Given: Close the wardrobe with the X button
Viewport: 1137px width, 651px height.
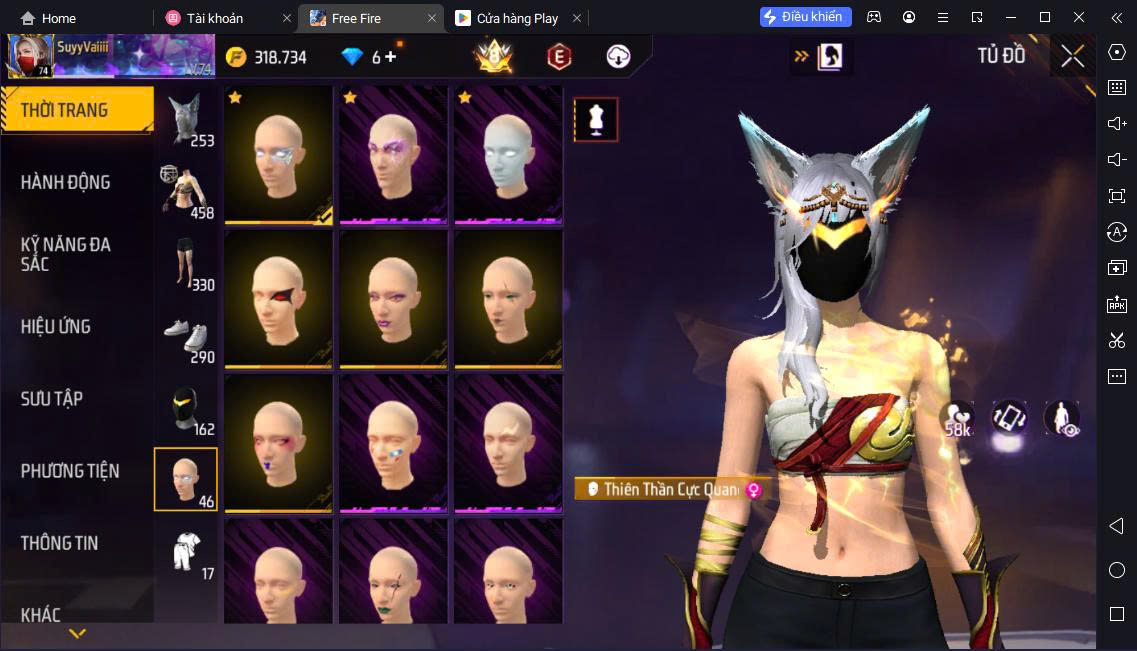Looking at the screenshot, I should click(x=1073, y=57).
